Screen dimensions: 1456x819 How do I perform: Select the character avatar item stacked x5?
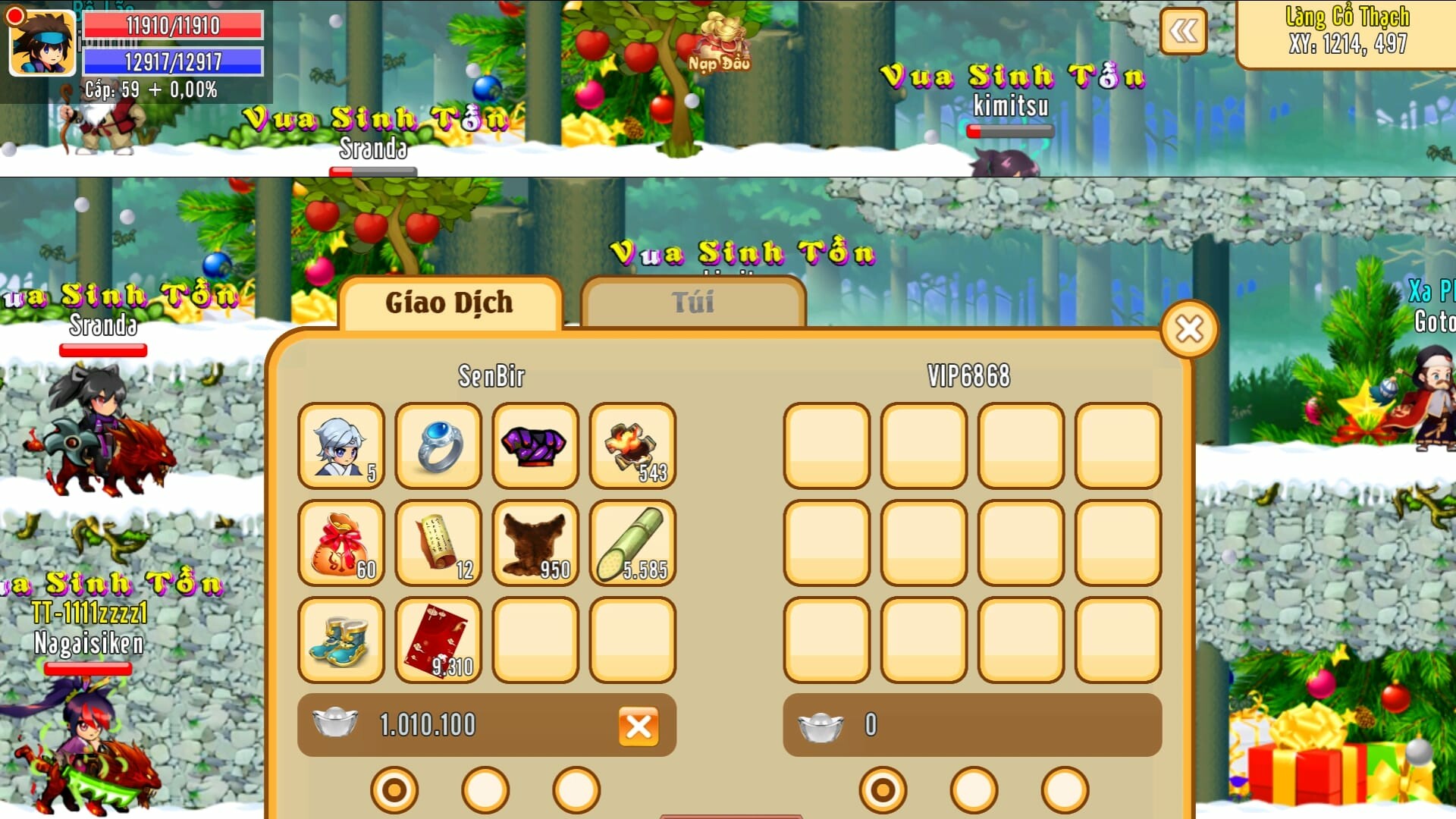340,447
